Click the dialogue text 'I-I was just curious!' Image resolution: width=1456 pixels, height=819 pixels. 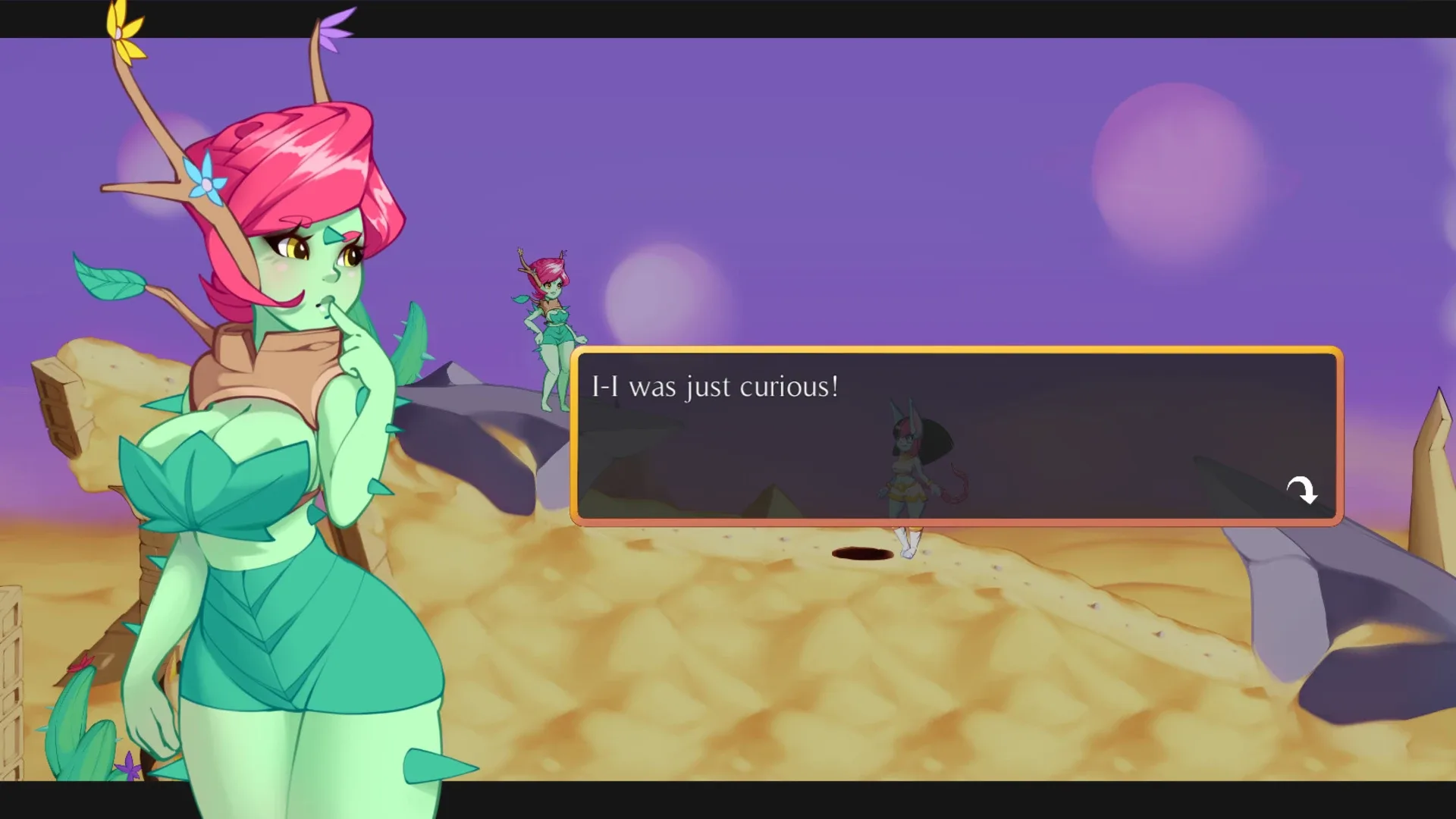point(715,387)
